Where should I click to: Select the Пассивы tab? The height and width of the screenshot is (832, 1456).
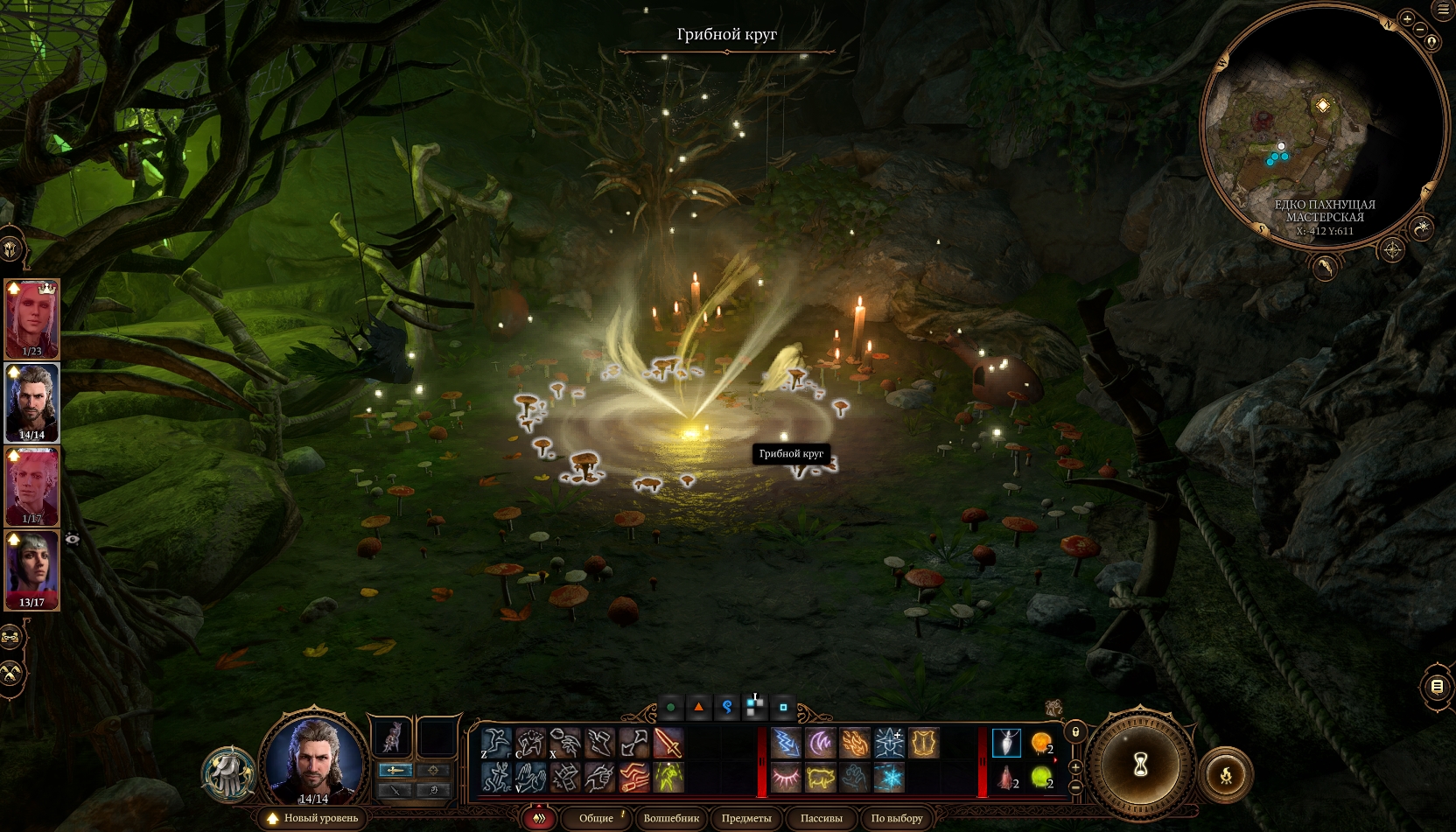pyautogui.click(x=821, y=818)
